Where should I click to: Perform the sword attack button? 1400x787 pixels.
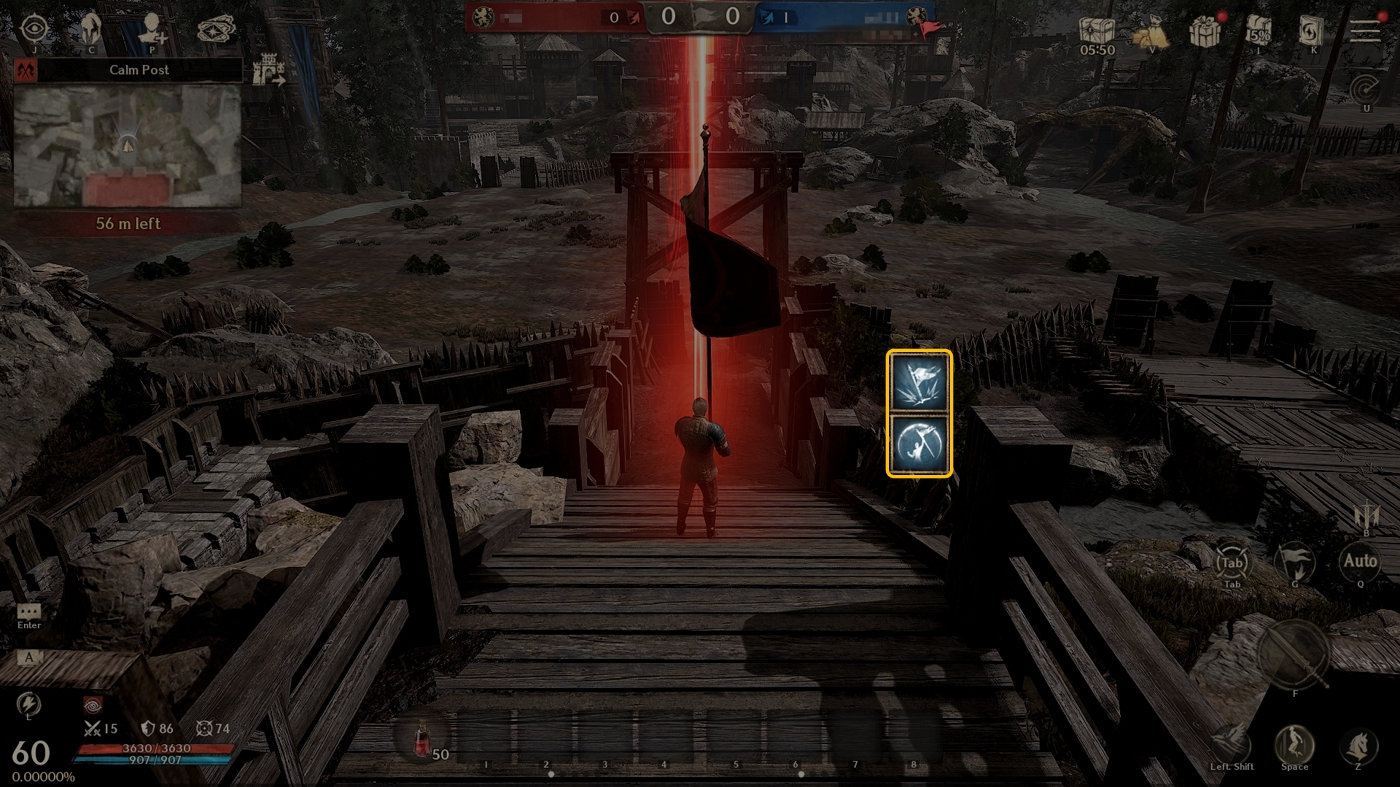pos(1293,655)
